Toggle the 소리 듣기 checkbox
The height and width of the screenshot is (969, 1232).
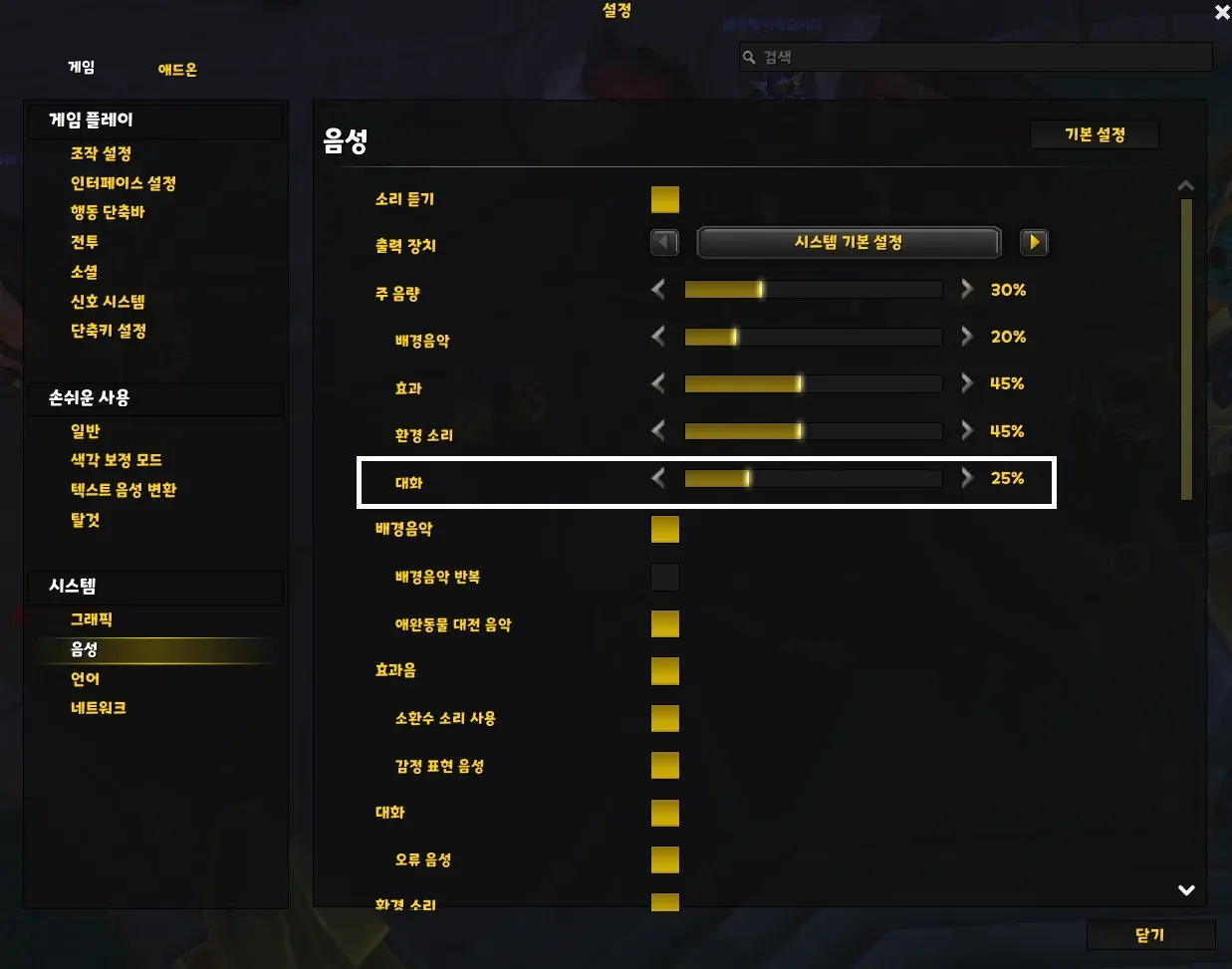coord(664,199)
